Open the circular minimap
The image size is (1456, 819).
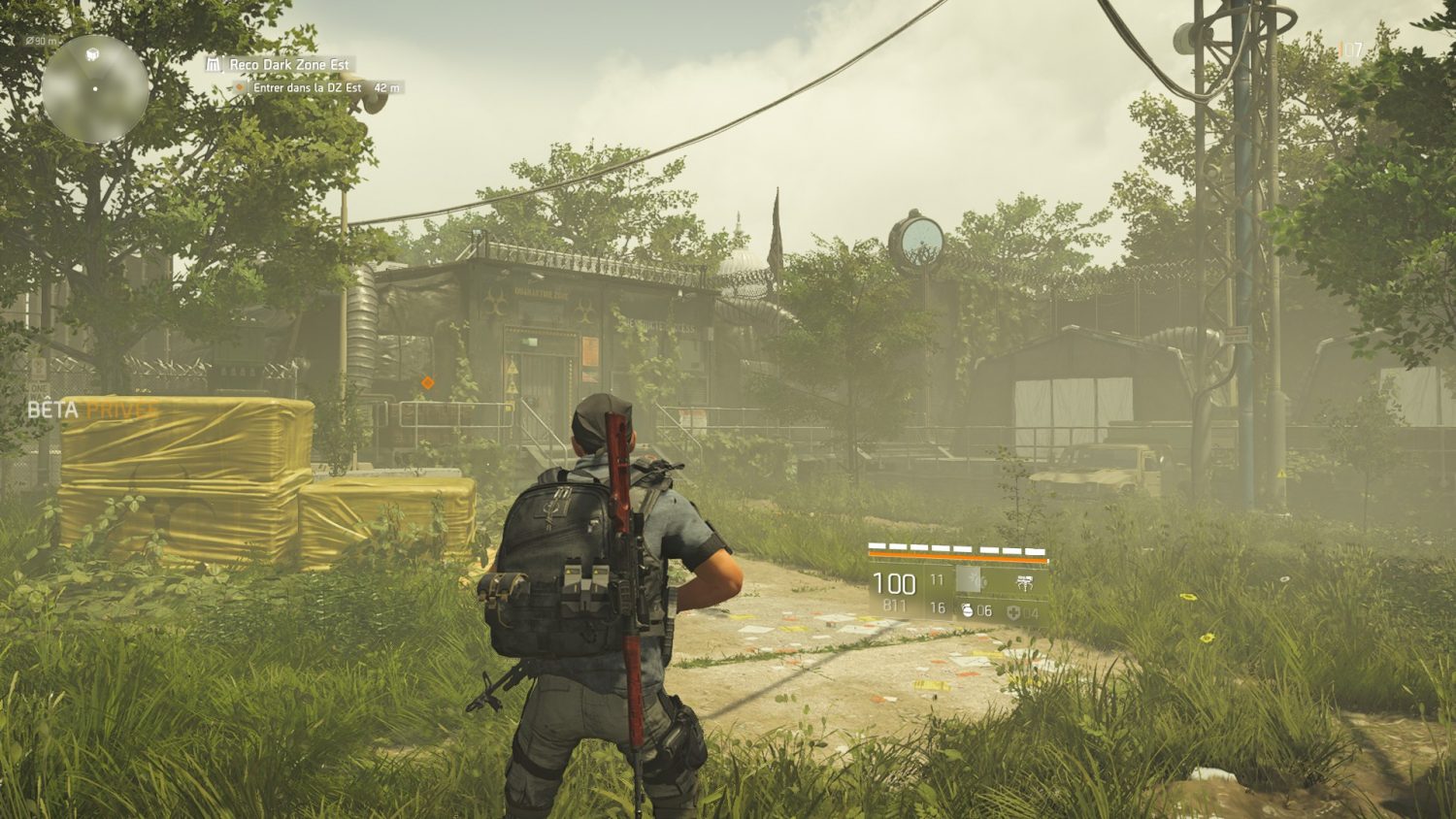point(95,88)
